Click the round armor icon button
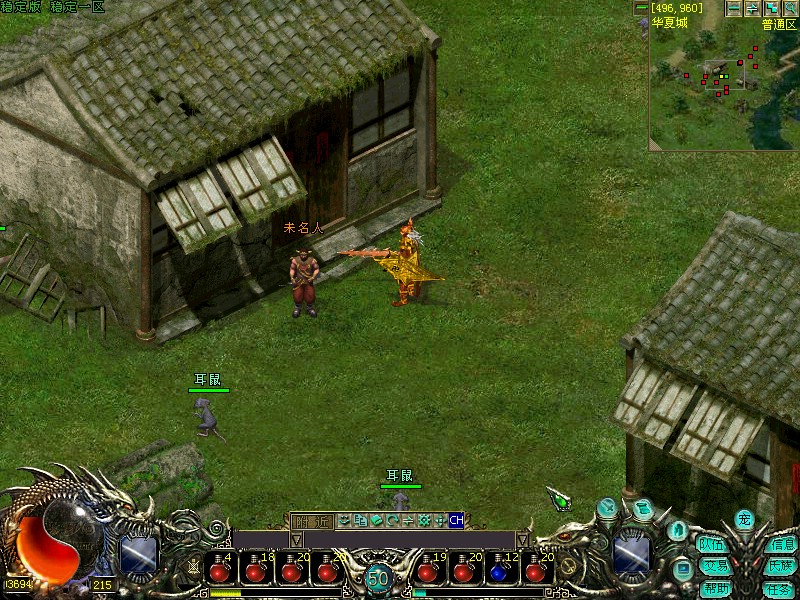This screenshot has width=800, height=600. point(677,530)
